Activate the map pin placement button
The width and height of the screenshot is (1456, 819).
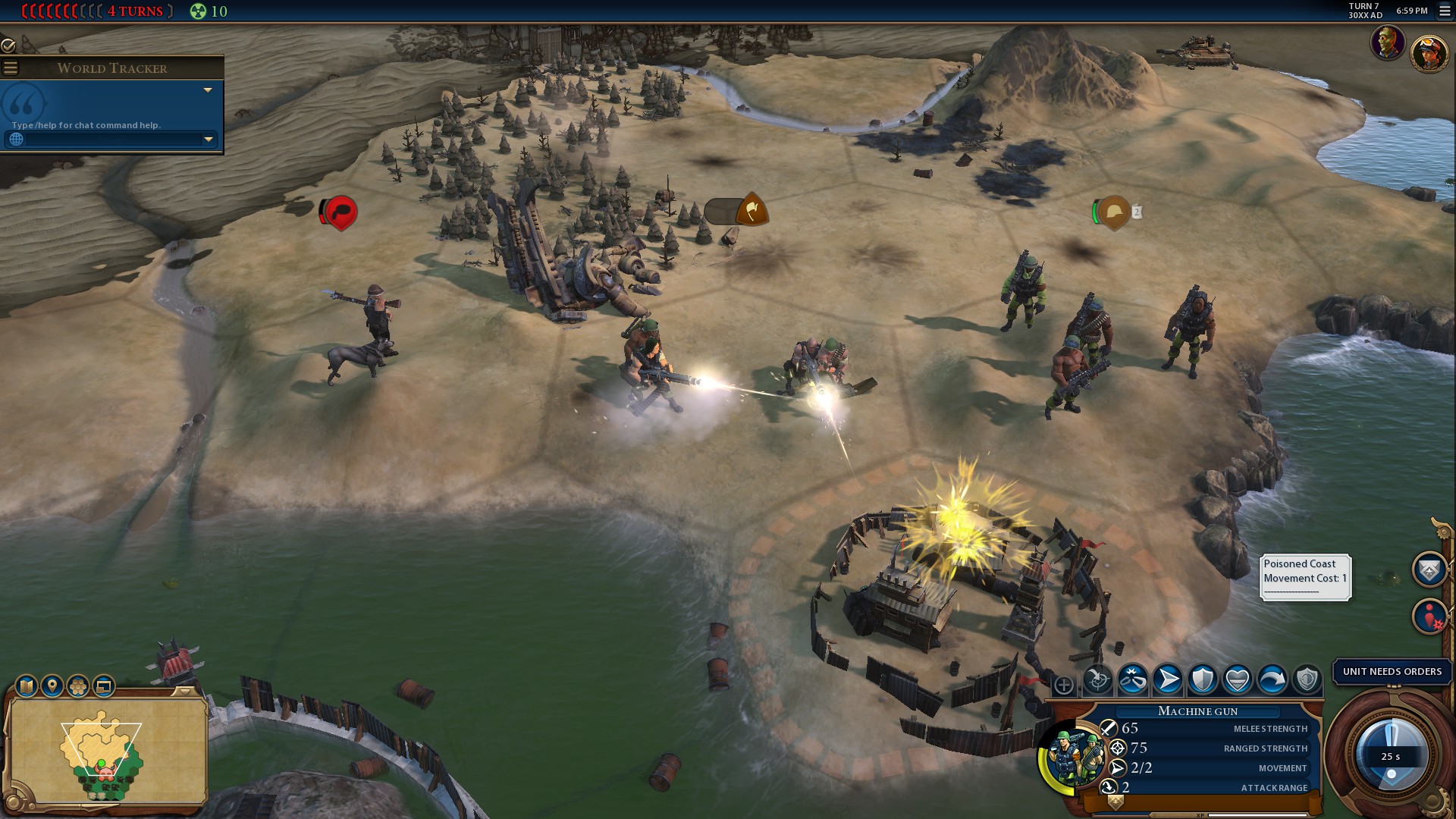click(52, 686)
